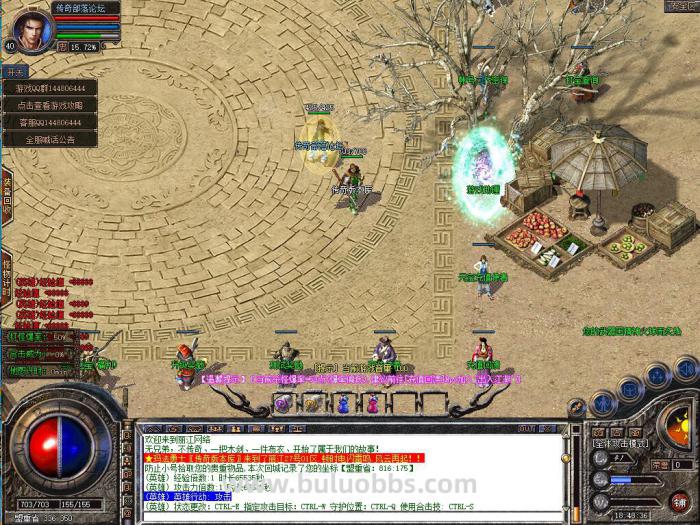700x525 pixels.
Task: Select the 客服QQ144806444 customer service entry
Action: (x=49, y=122)
